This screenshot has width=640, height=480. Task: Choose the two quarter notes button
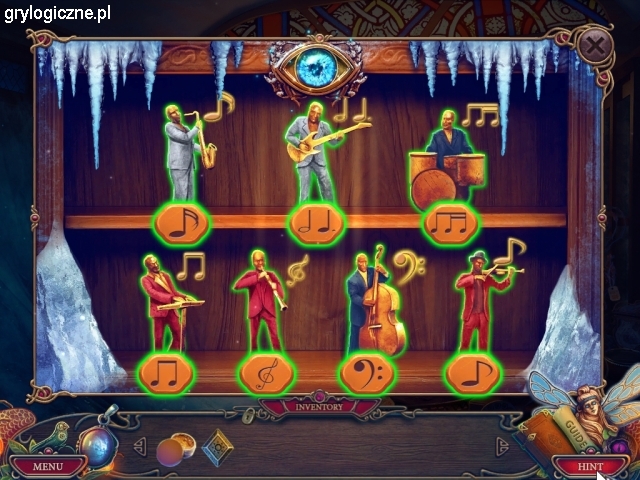316,223
